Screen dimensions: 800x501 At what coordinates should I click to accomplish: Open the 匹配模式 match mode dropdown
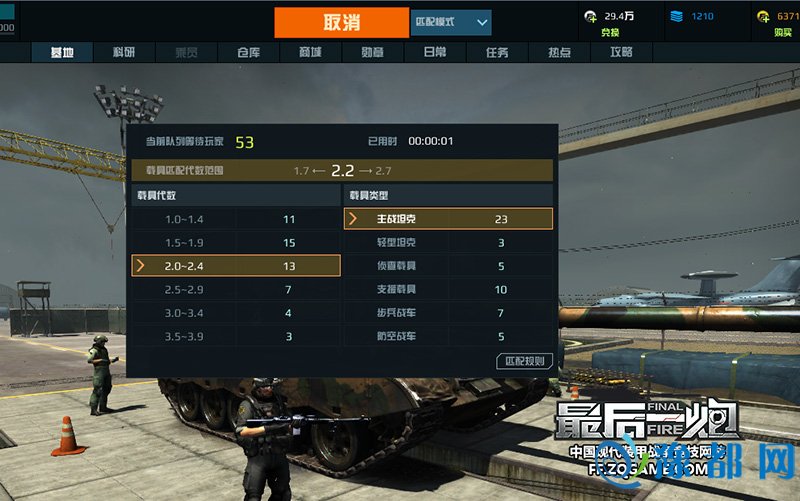(x=450, y=22)
